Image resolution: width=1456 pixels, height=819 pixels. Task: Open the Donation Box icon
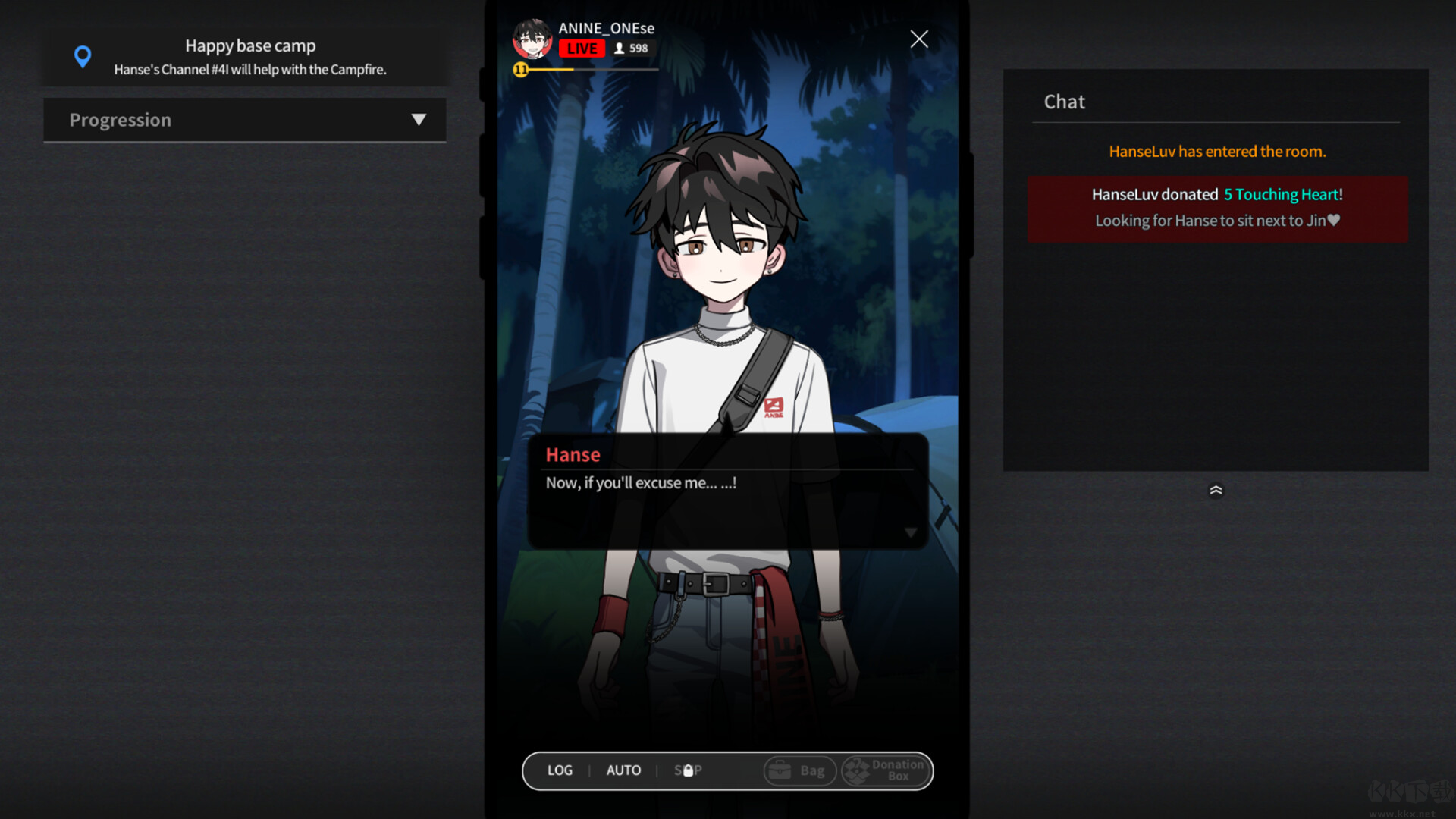pyautogui.click(x=859, y=770)
